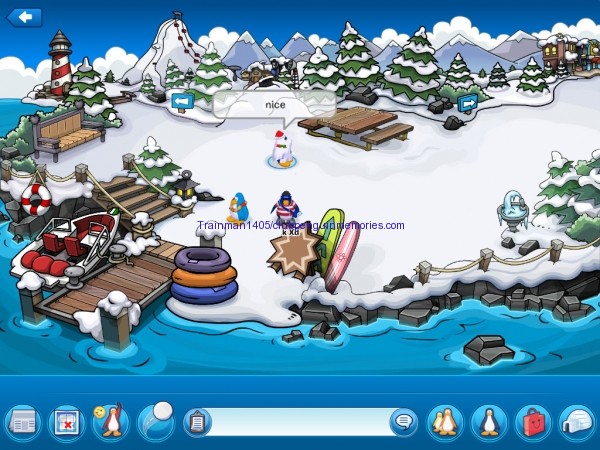Send the chat message with speech bubble button
Viewport: 600px width, 450px height.
coord(402,422)
